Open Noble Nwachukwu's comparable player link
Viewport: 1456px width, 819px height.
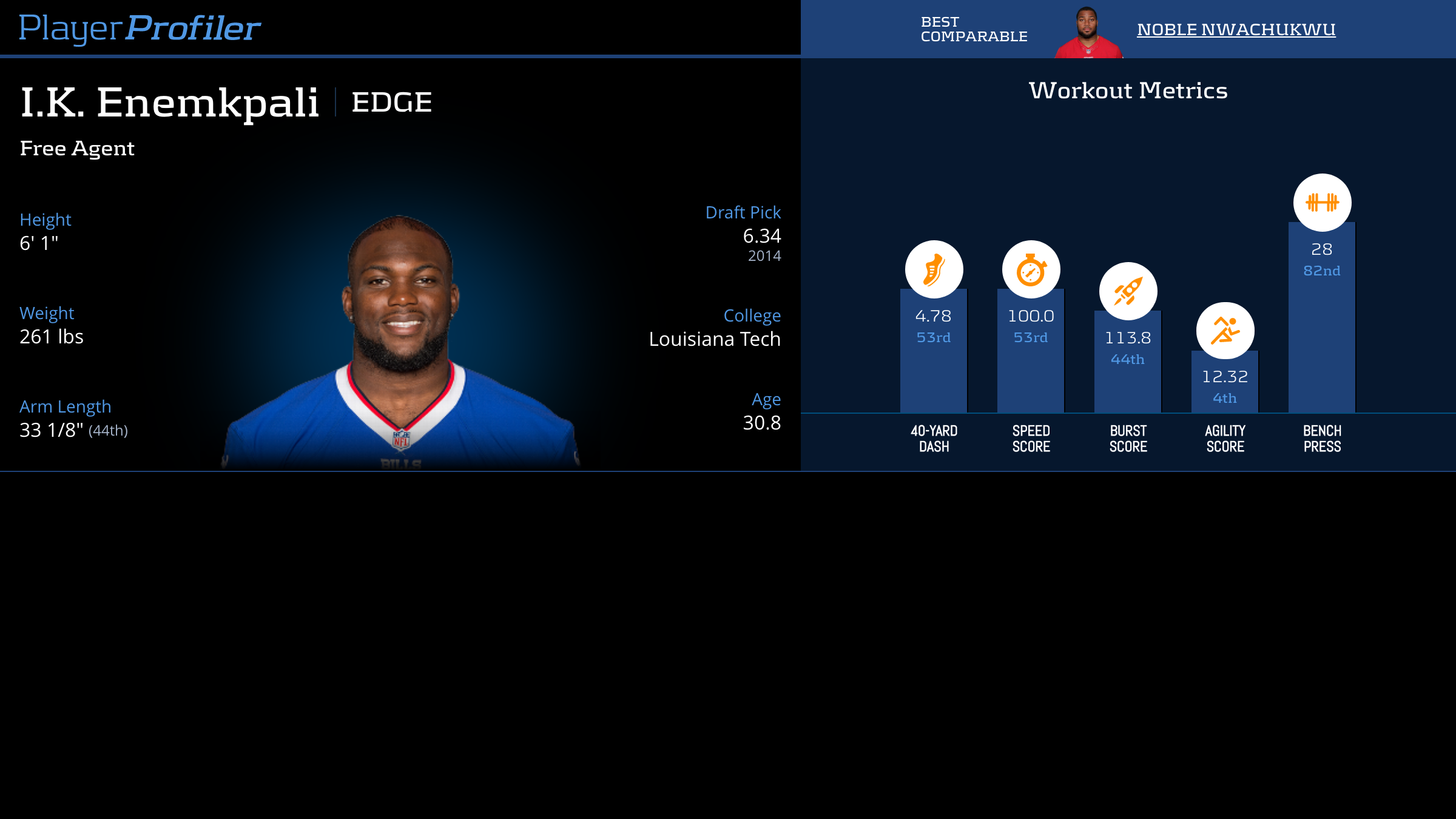[x=1236, y=29]
